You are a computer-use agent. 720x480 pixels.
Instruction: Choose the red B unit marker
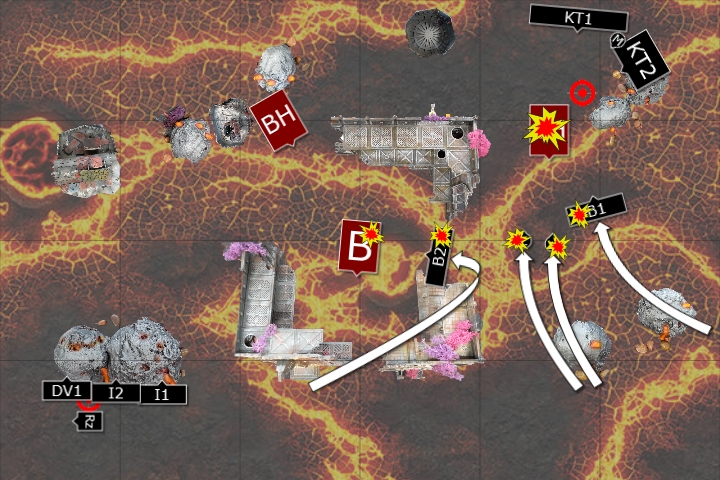[x=357, y=246]
